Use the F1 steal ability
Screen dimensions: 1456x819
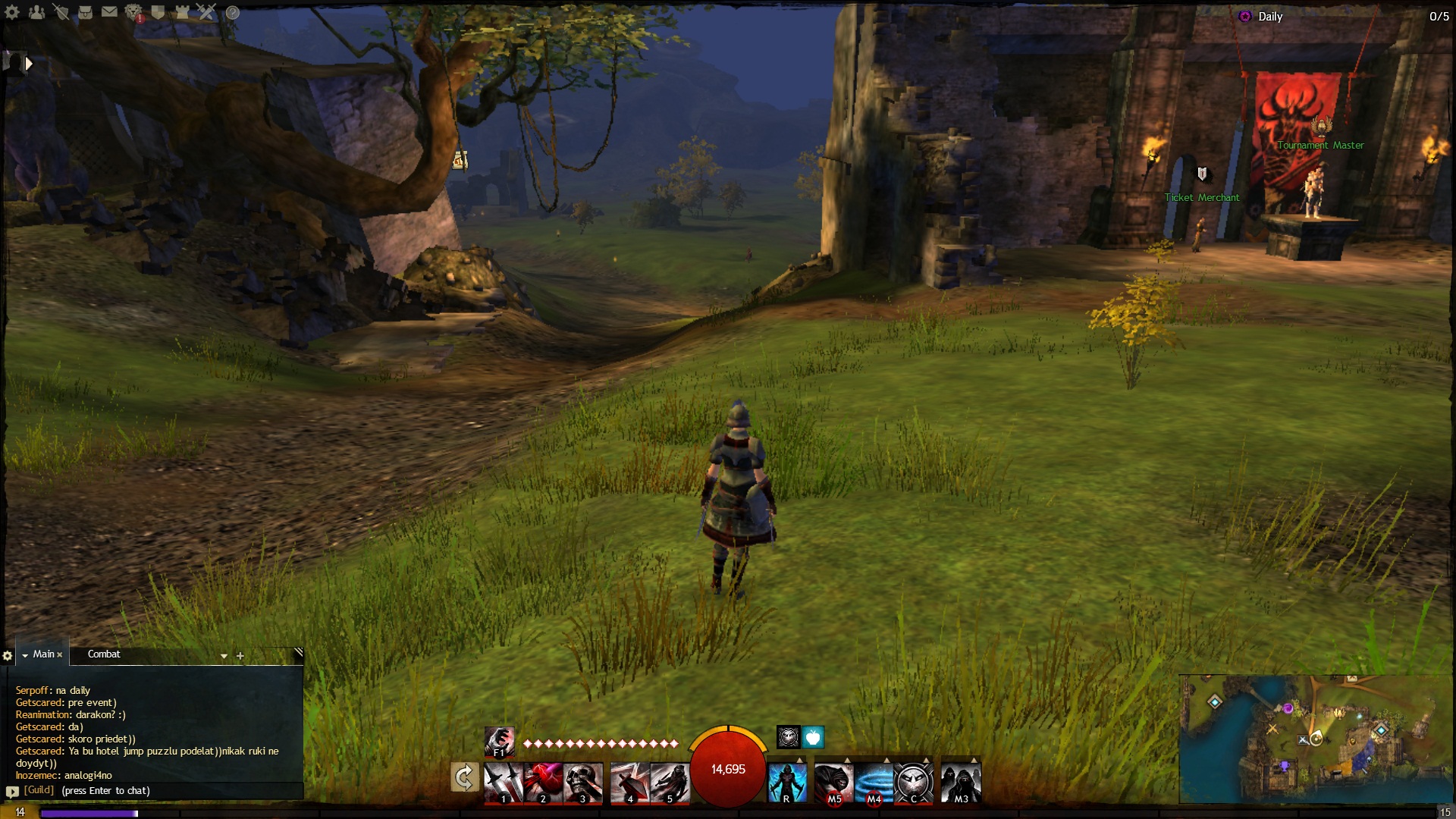click(x=499, y=741)
